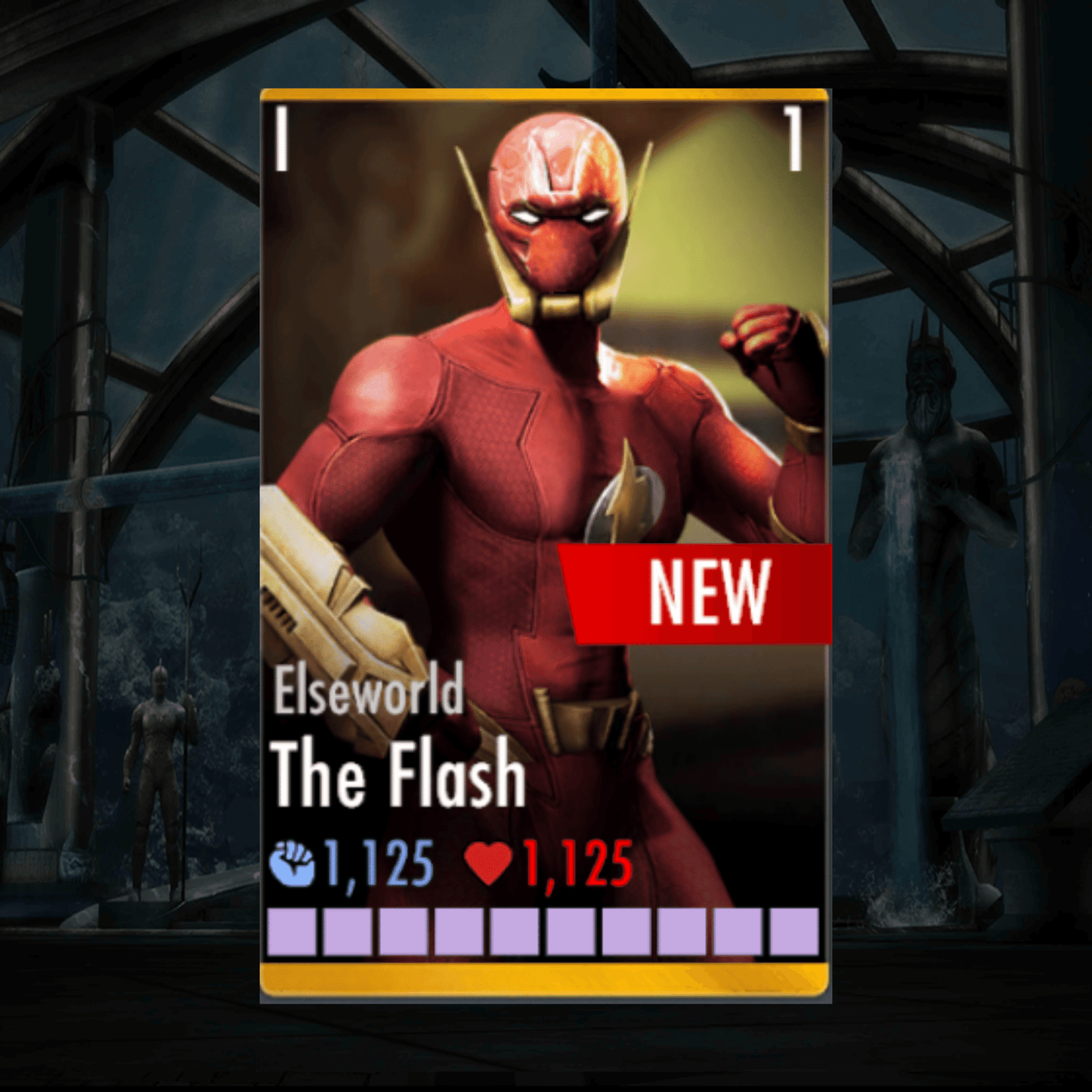Click the masked face of The Flash
This screenshot has height=1092, width=1092.
pos(557,219)
